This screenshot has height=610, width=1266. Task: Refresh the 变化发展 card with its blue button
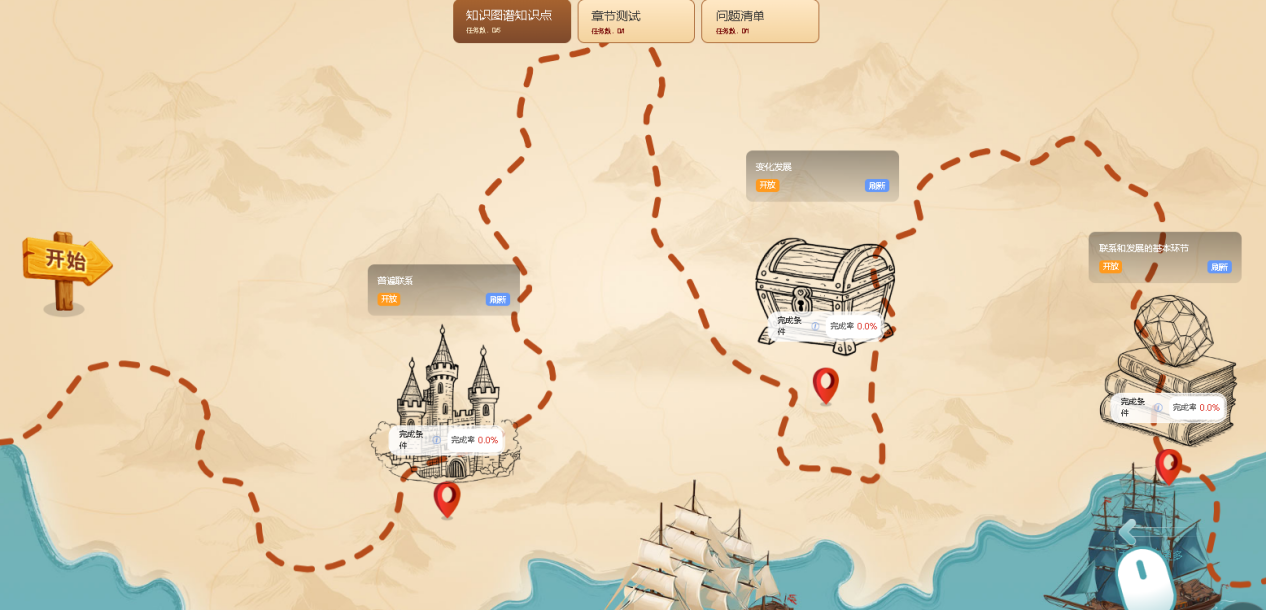tap(876, 185)
